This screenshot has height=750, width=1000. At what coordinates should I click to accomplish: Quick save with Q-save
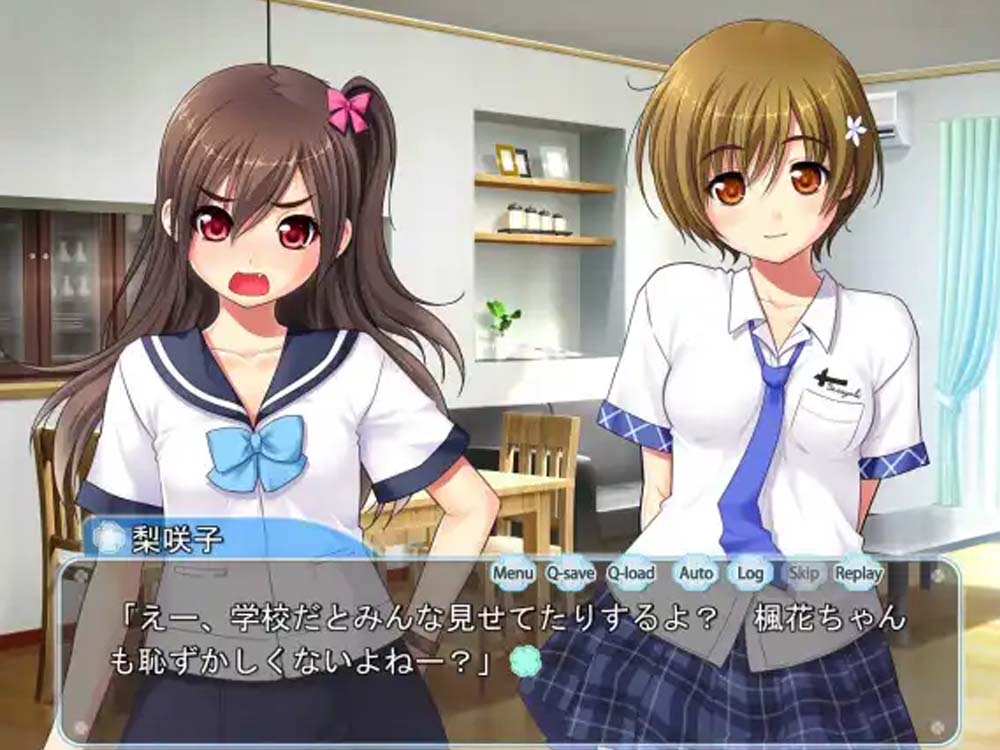[570, 573]
